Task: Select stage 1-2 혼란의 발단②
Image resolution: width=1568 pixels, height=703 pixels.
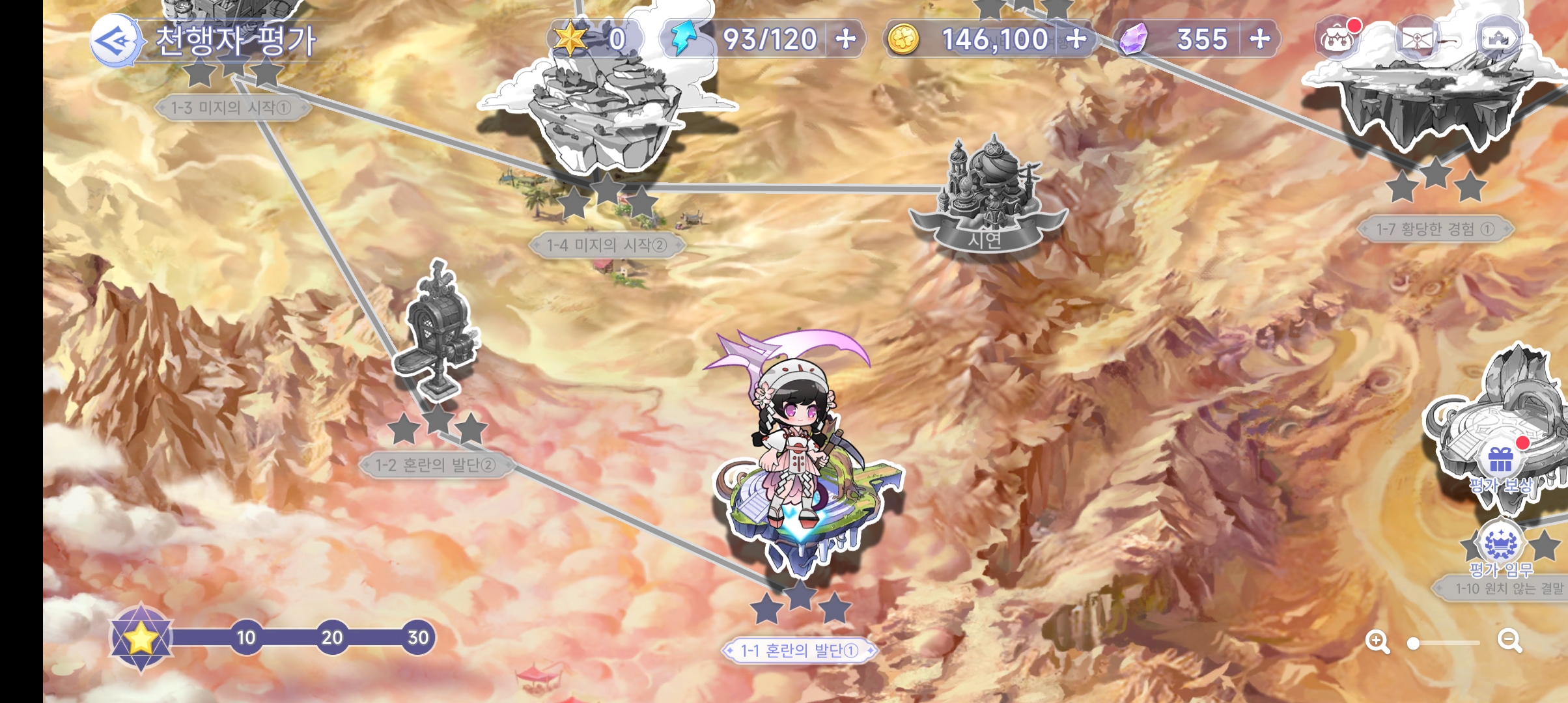Action: (436, 465)
